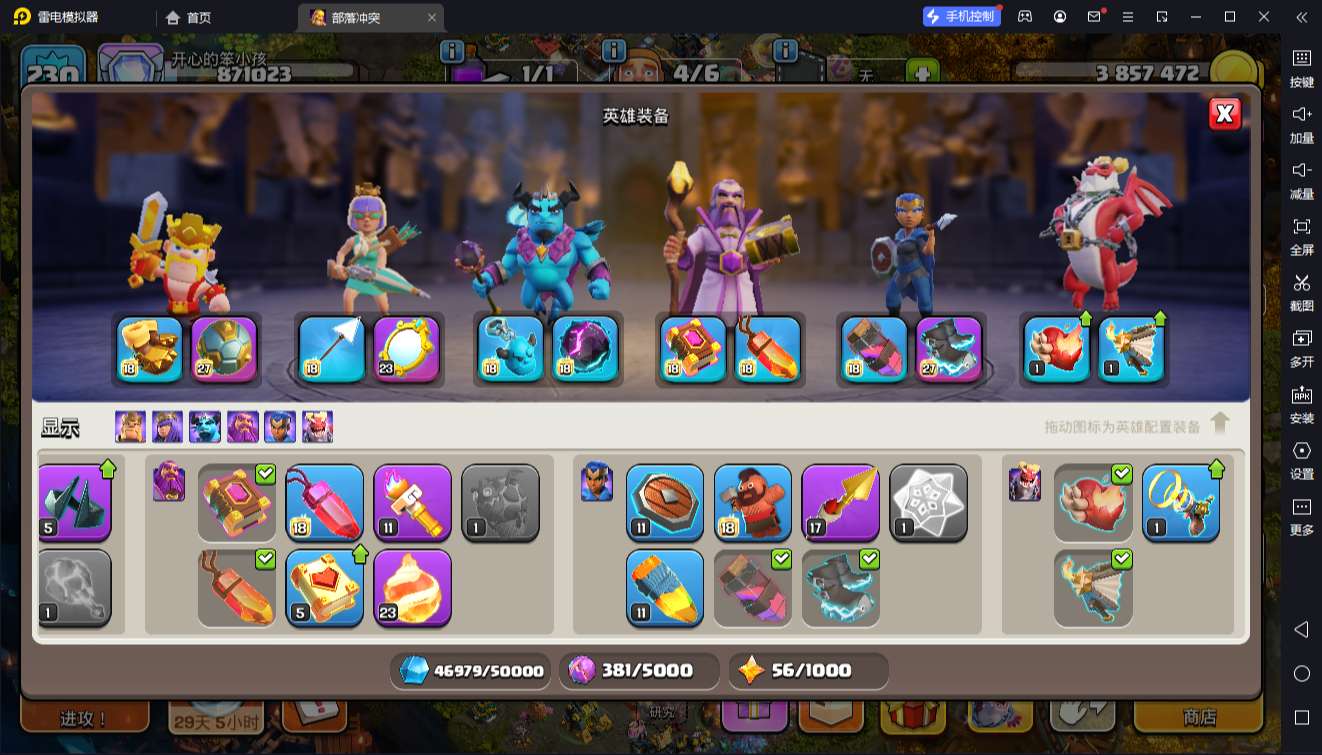Select the Lavaloon Puppet level 23 item
The height and width of the screenshot is (755, 1322).
coord(412,587)
